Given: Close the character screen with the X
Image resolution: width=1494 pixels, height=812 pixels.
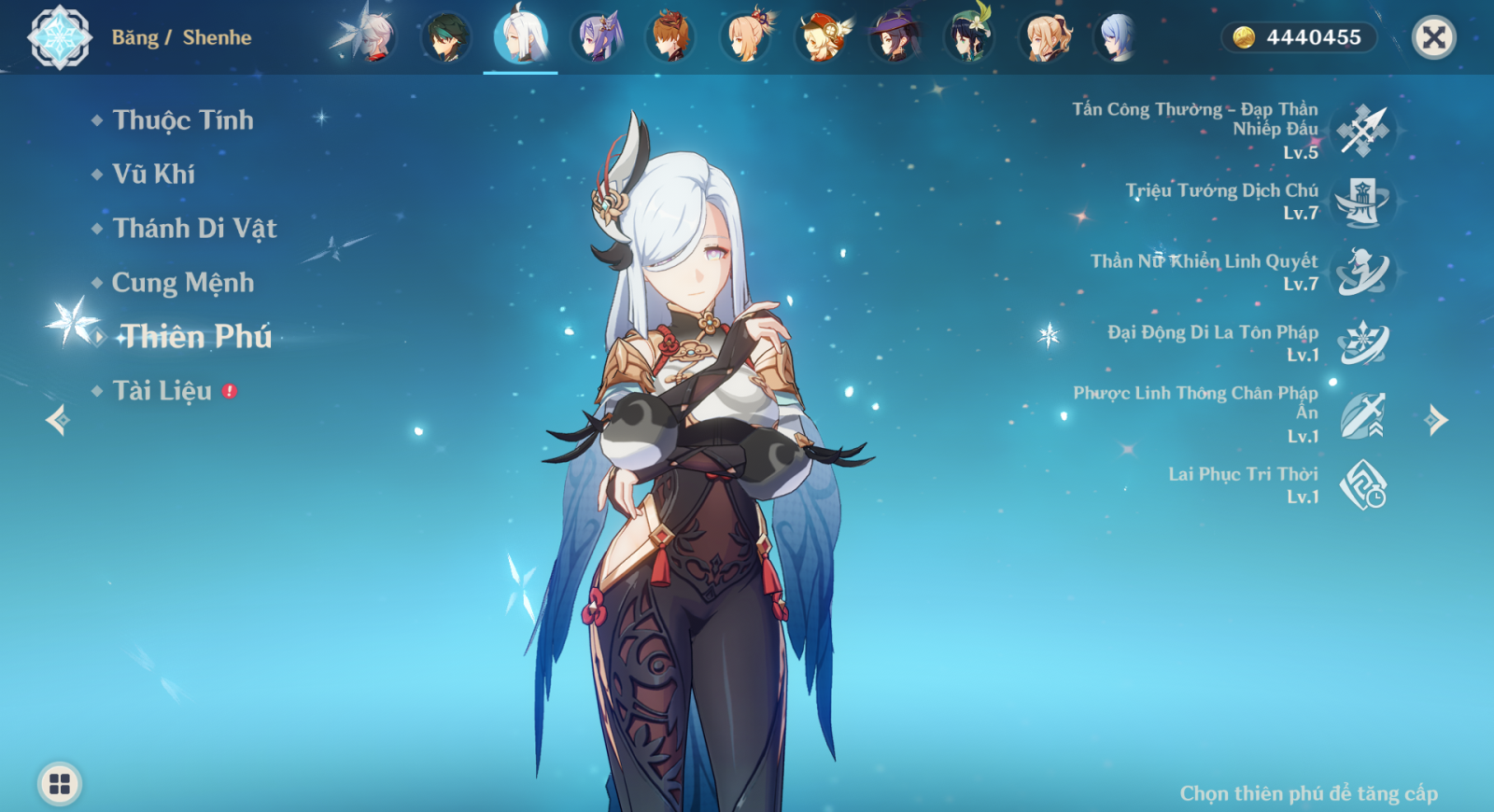Looking at the screenshot, I should click(1434, 37).
